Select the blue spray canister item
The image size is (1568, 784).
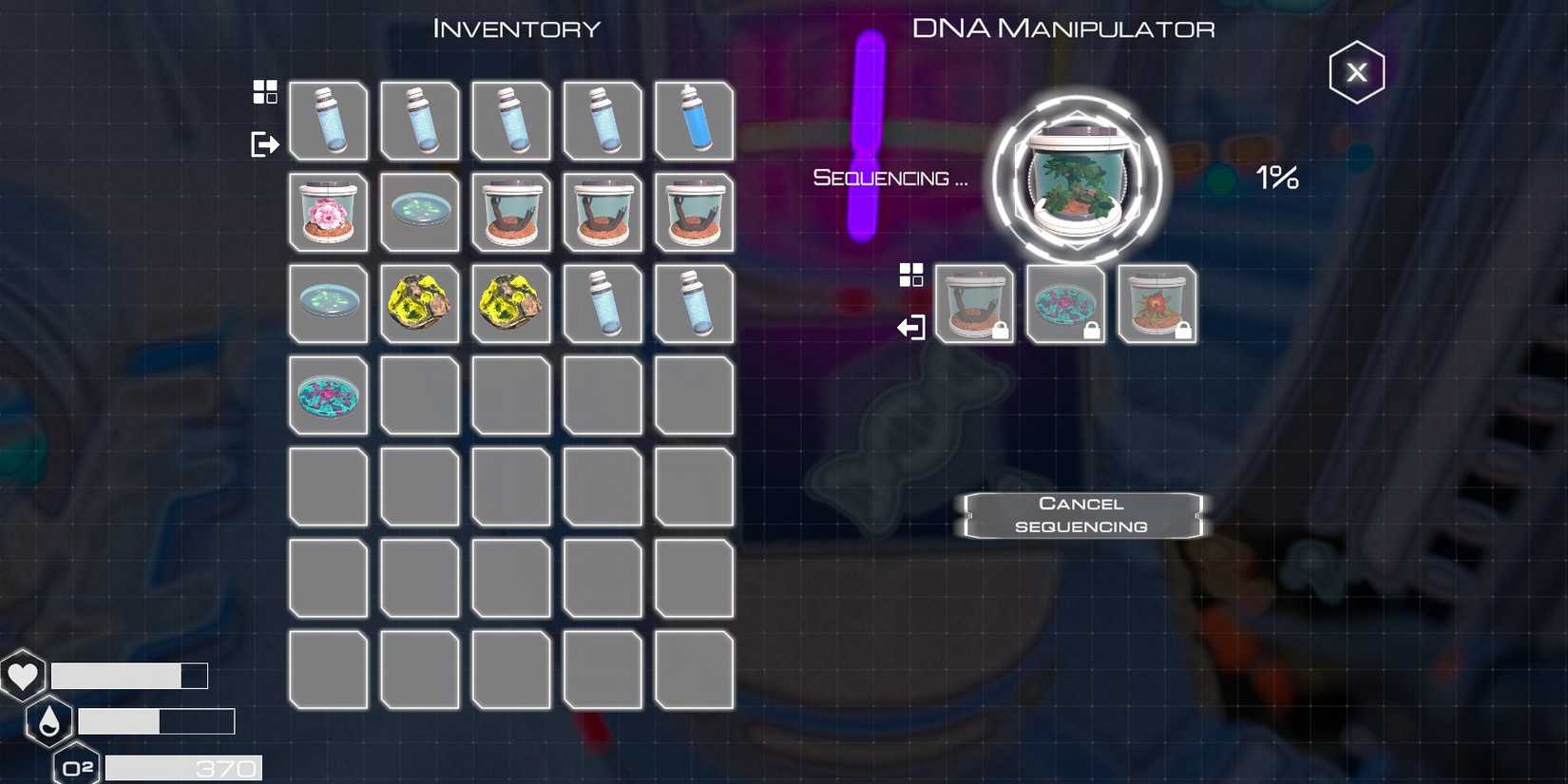[695, 122]
